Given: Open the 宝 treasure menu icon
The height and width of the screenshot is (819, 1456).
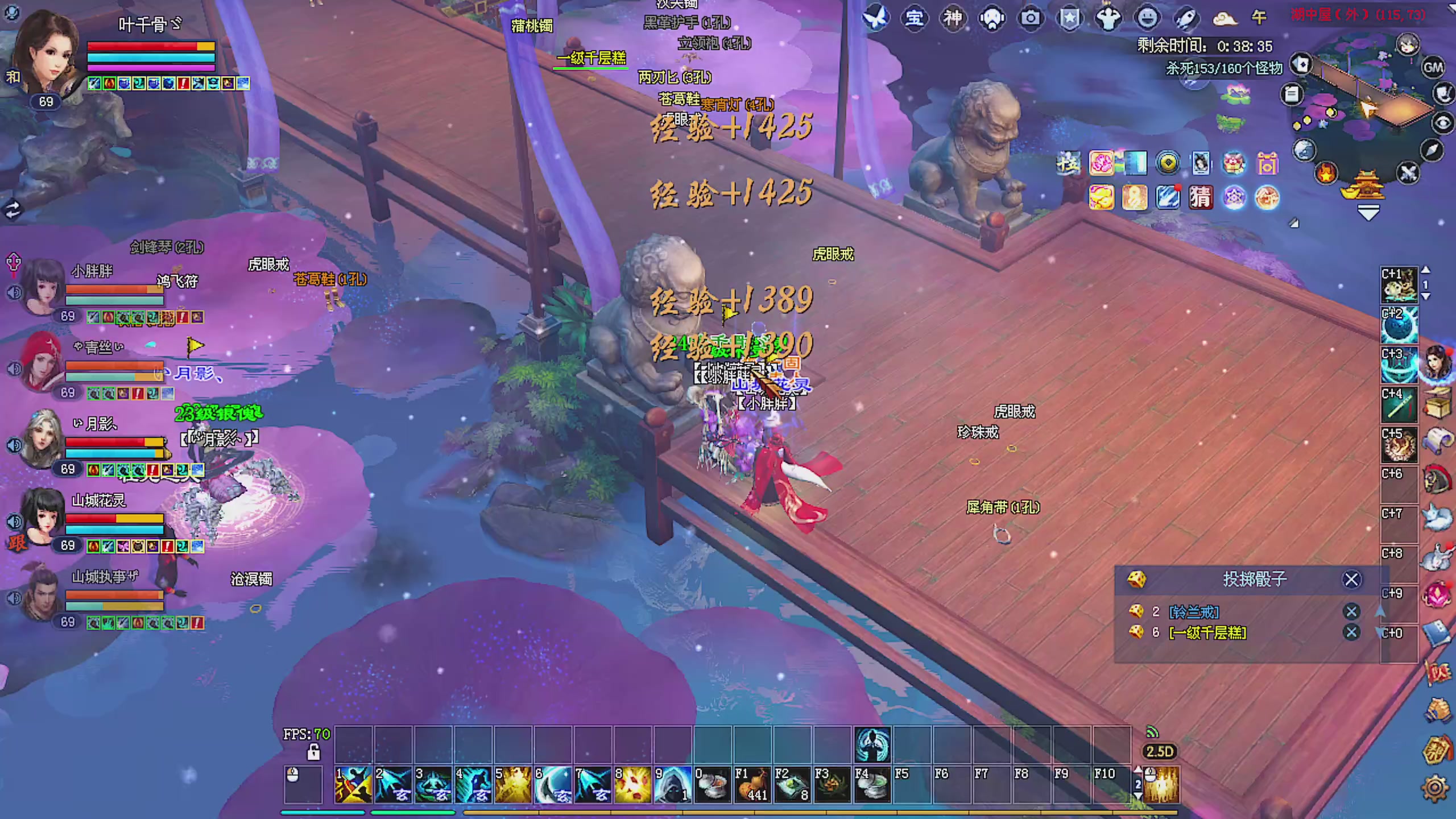Looking at the screenshot, I should [x=914, y=18].
